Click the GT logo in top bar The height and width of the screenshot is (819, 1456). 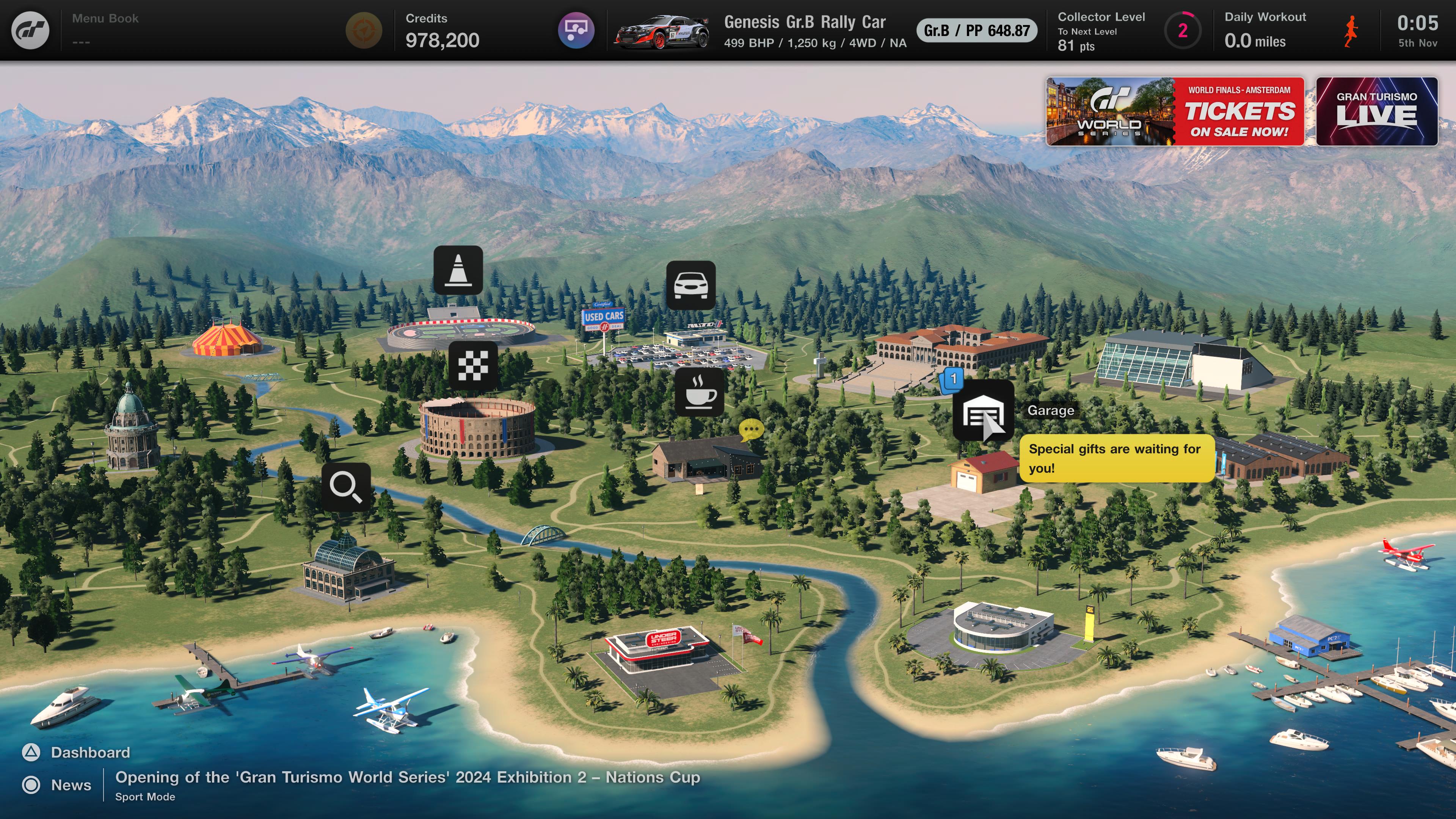click(30, 30)
